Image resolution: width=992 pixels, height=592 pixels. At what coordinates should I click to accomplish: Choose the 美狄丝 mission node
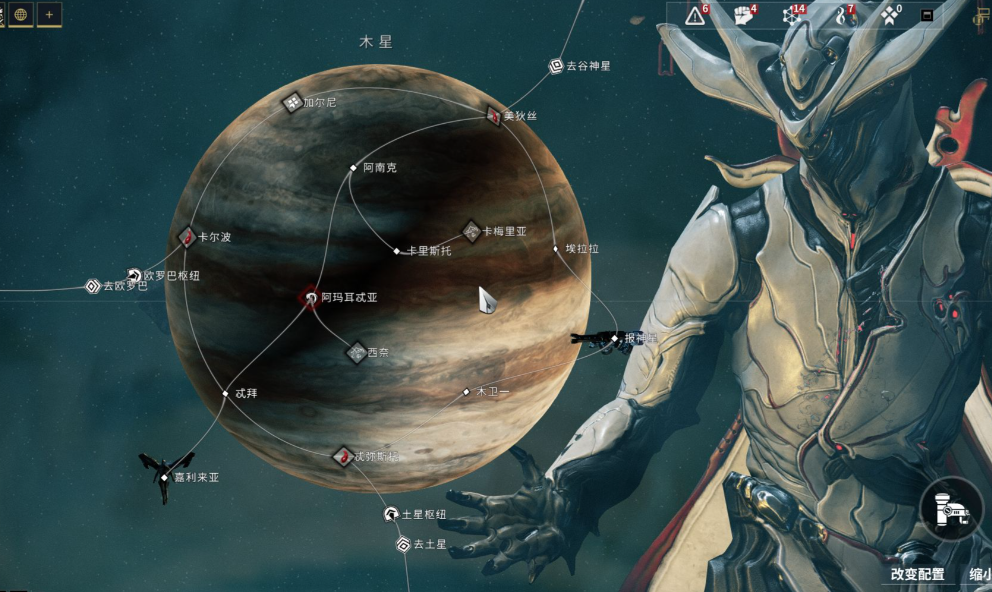[x=493, y=116]
